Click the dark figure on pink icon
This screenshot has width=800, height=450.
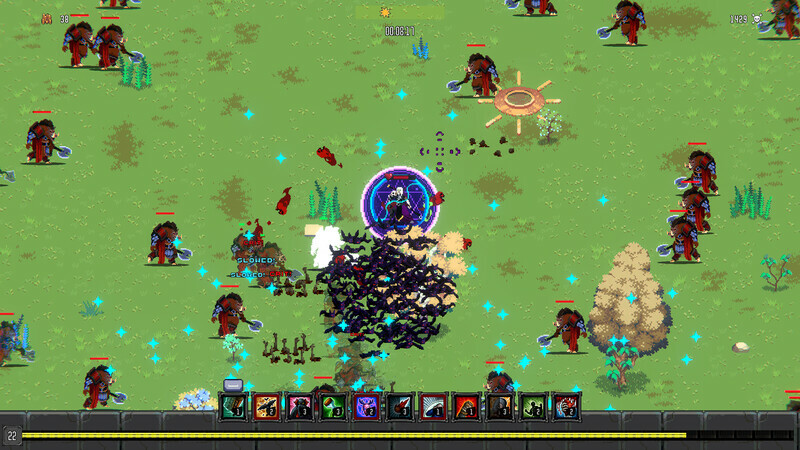(300, 405)
